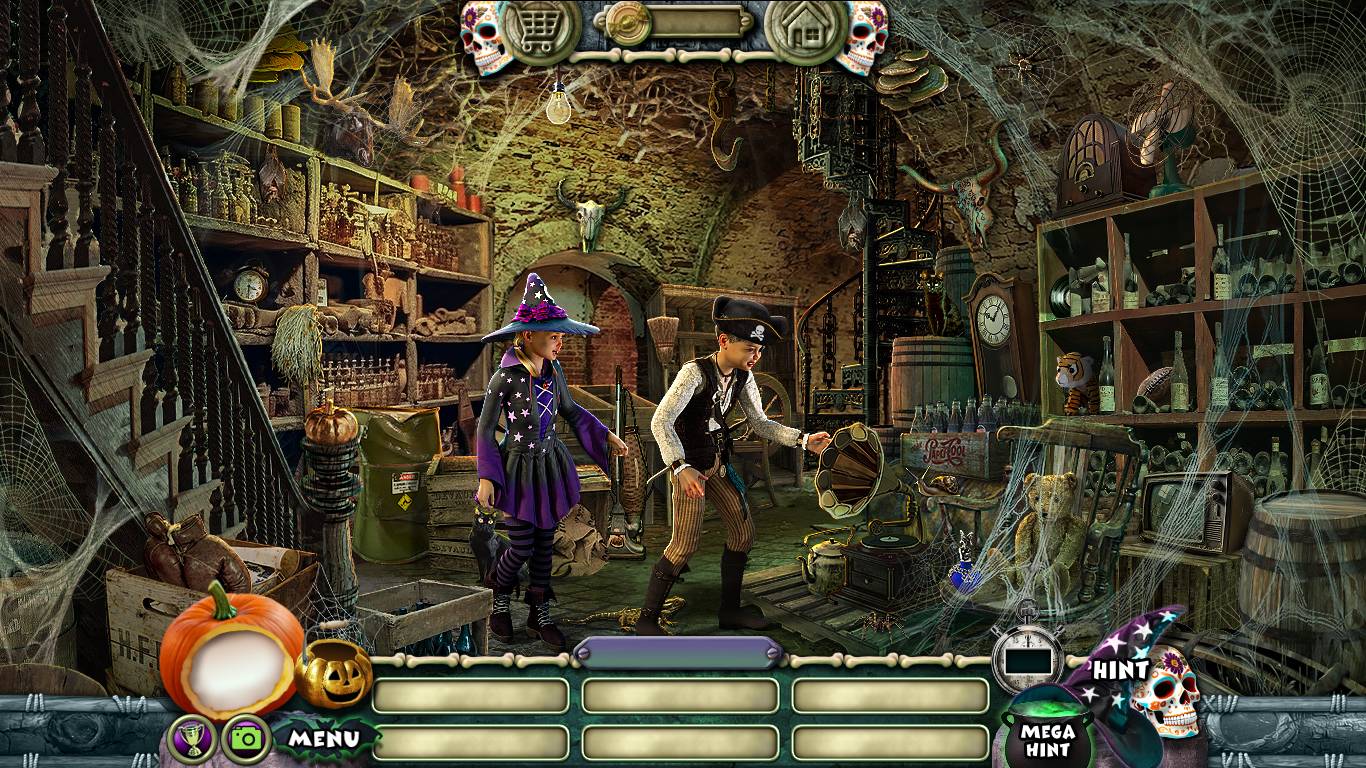Click the golden jack-o'-lantern icon
The image size is (1366, 768).
[333, 673]
